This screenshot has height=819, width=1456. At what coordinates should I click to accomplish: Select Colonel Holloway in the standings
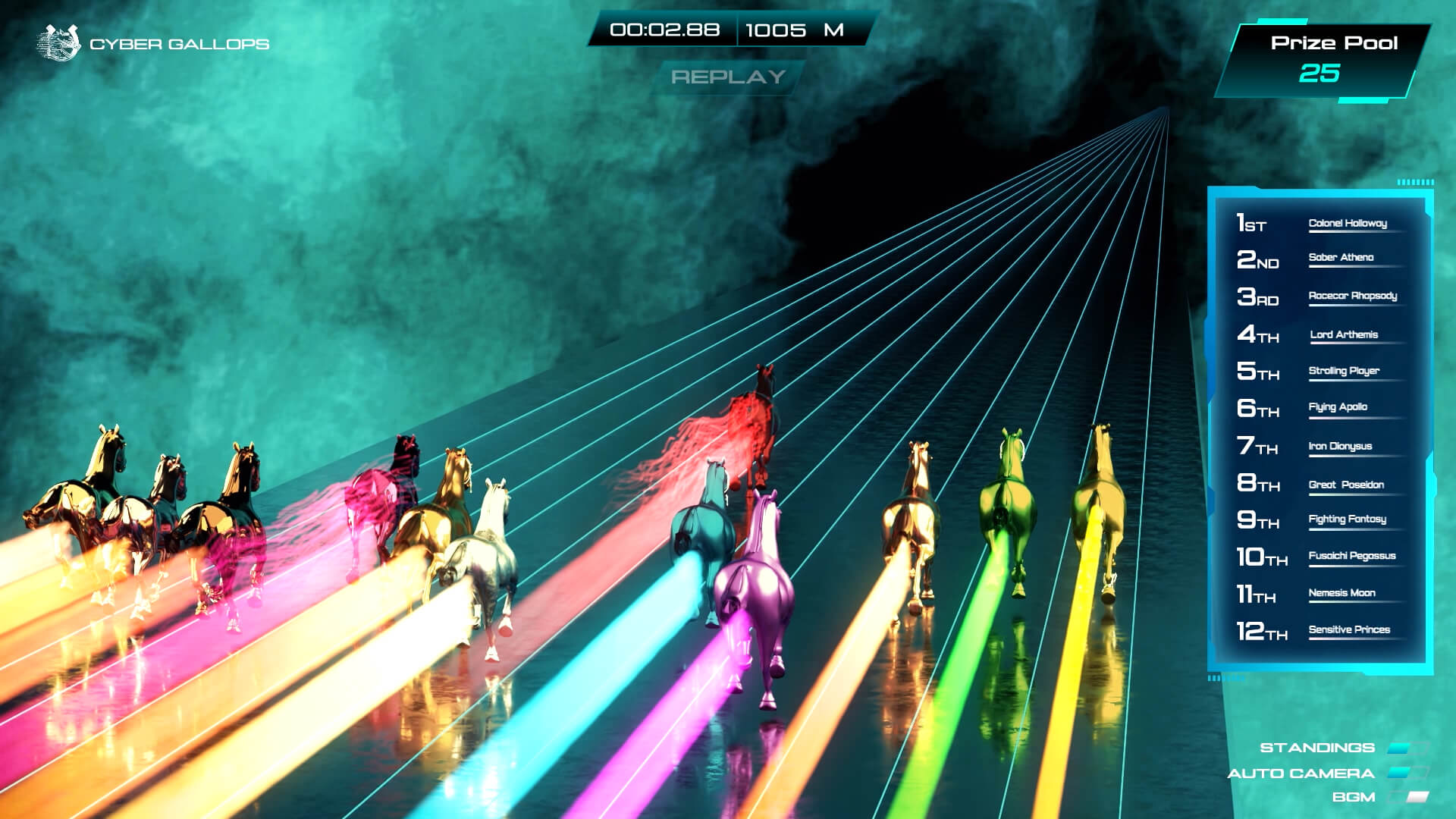click(1348, 223)
